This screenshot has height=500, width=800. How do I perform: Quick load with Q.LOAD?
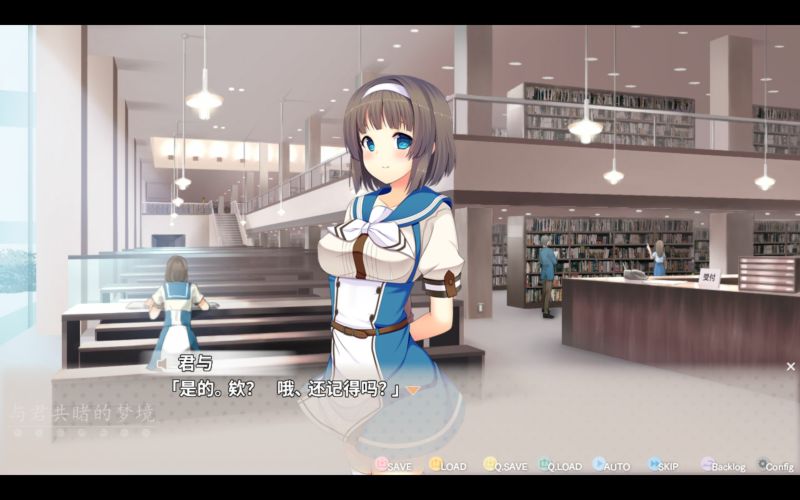tap(559, 465)
